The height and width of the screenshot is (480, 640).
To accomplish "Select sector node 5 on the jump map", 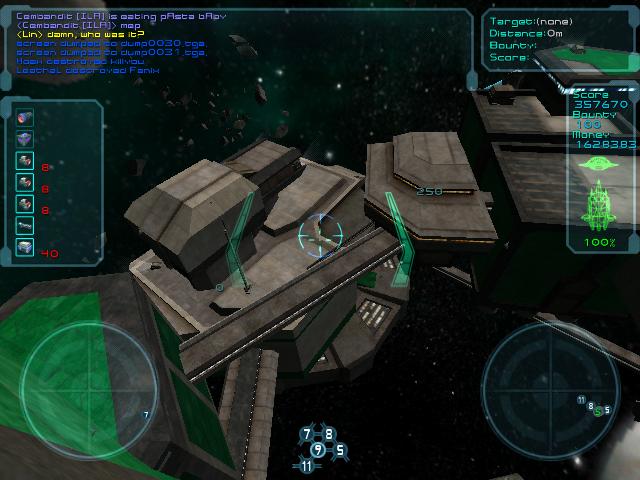I will point(340,450).
